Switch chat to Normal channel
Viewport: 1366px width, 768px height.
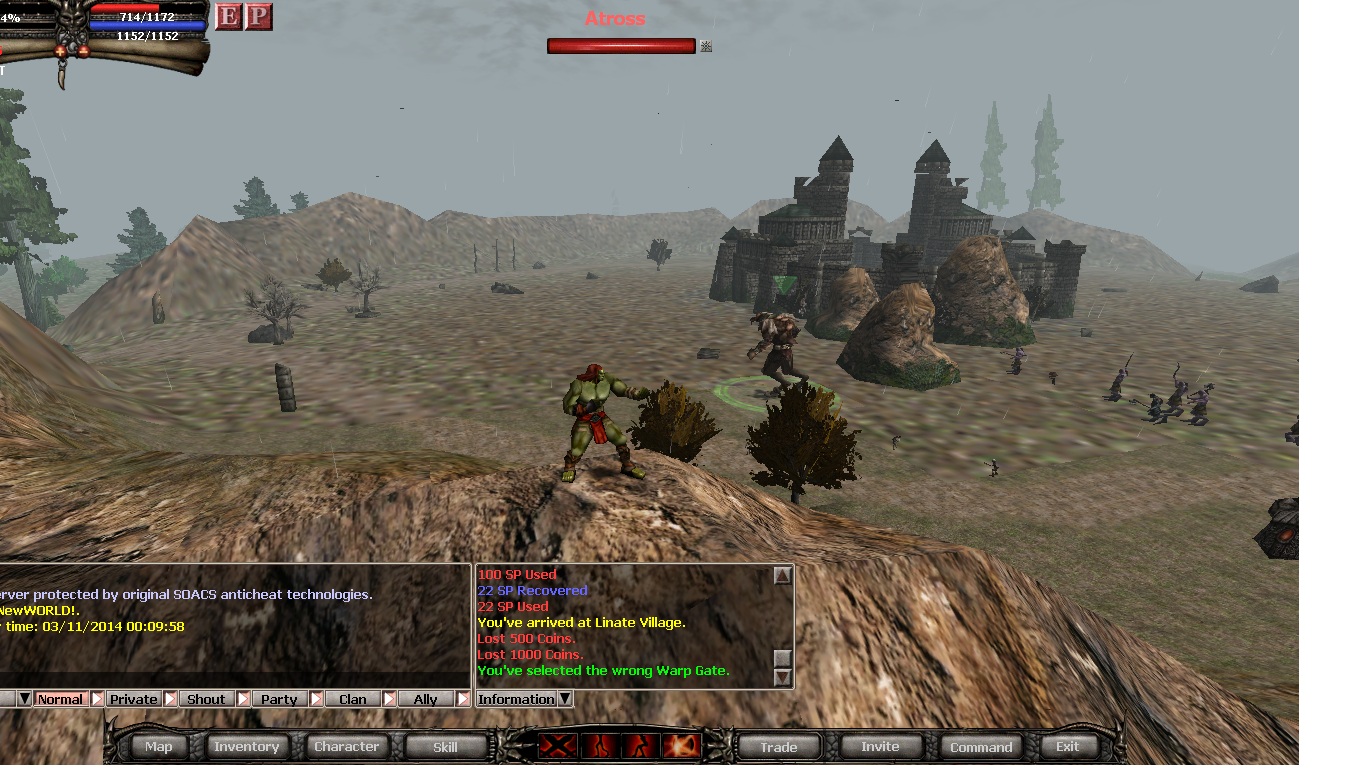pyautogui.click(x=60, y=699)
